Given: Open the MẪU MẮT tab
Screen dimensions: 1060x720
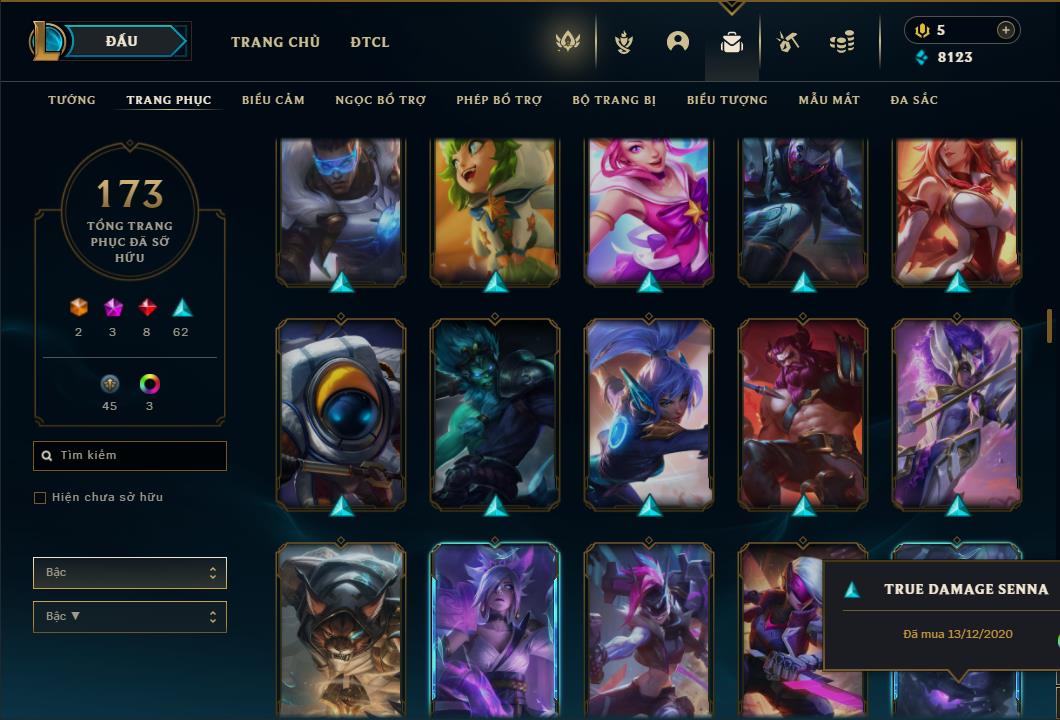Looking at the screenshot, I should click(829, 100).
